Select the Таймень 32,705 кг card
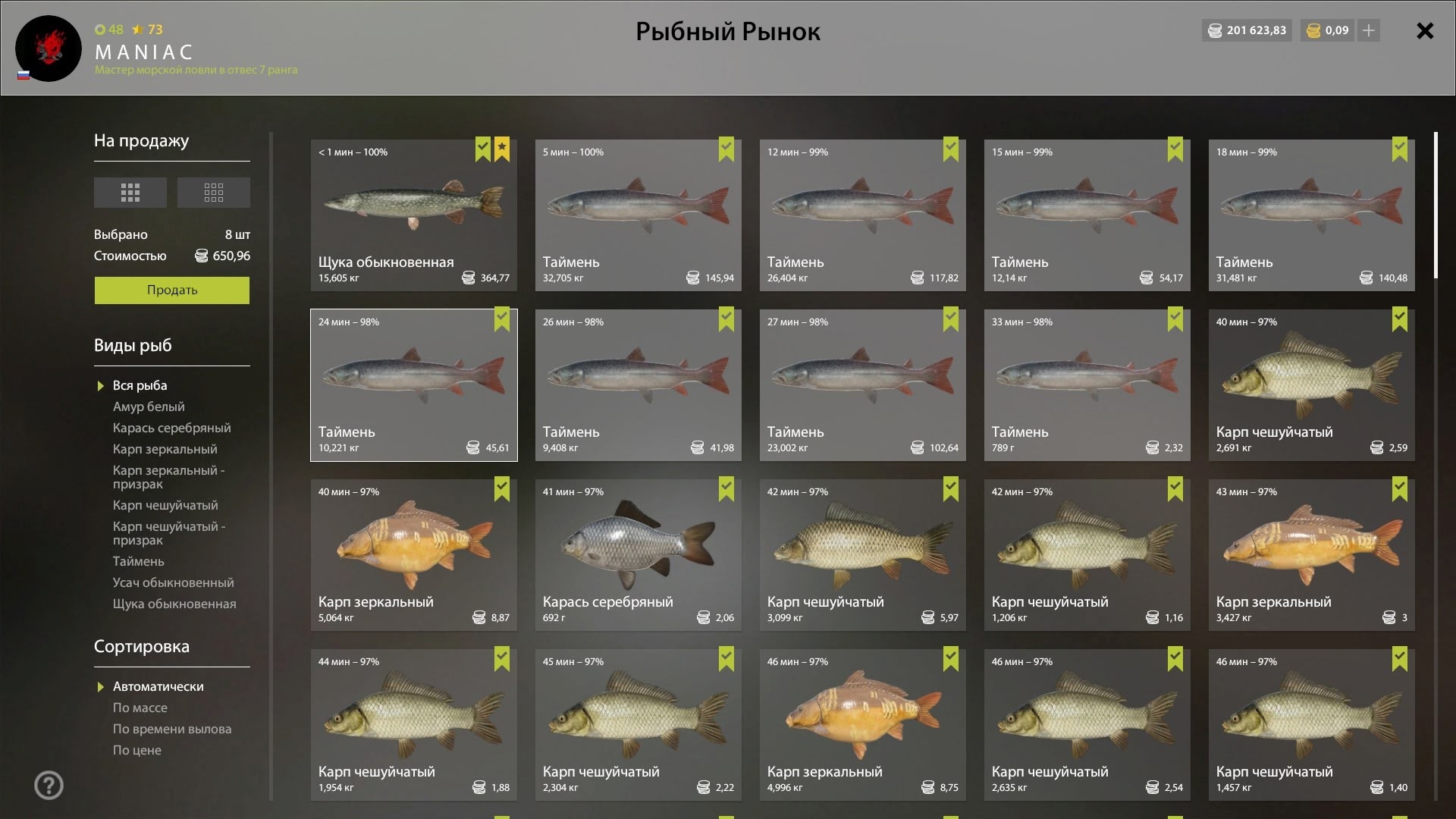Viewport: 1456px width, 819px height. 638,215
